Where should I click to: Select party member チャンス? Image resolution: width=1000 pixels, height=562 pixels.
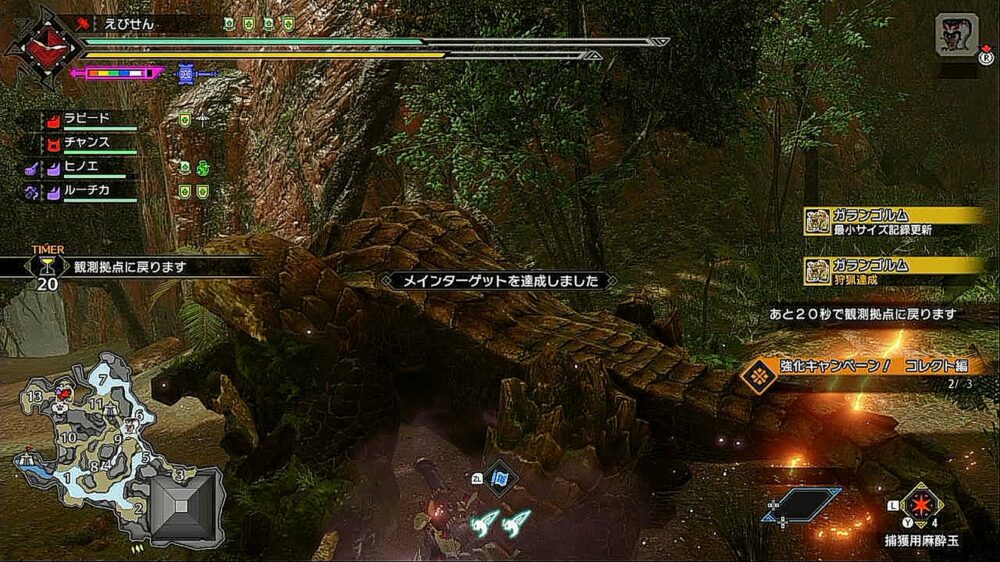point(88,143)
